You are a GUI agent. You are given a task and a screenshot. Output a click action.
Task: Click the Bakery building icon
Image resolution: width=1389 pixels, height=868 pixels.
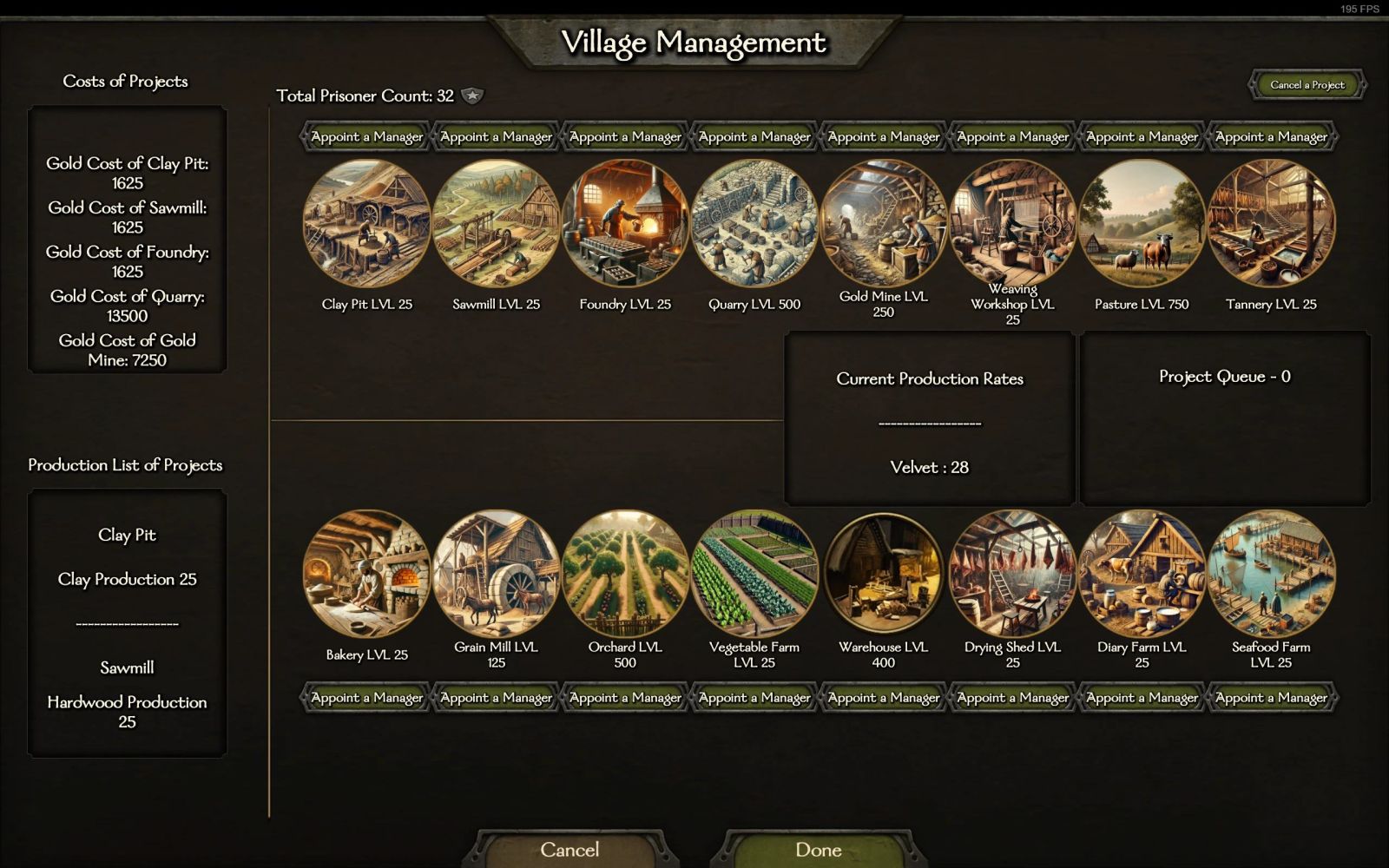(x=366, y=574)
